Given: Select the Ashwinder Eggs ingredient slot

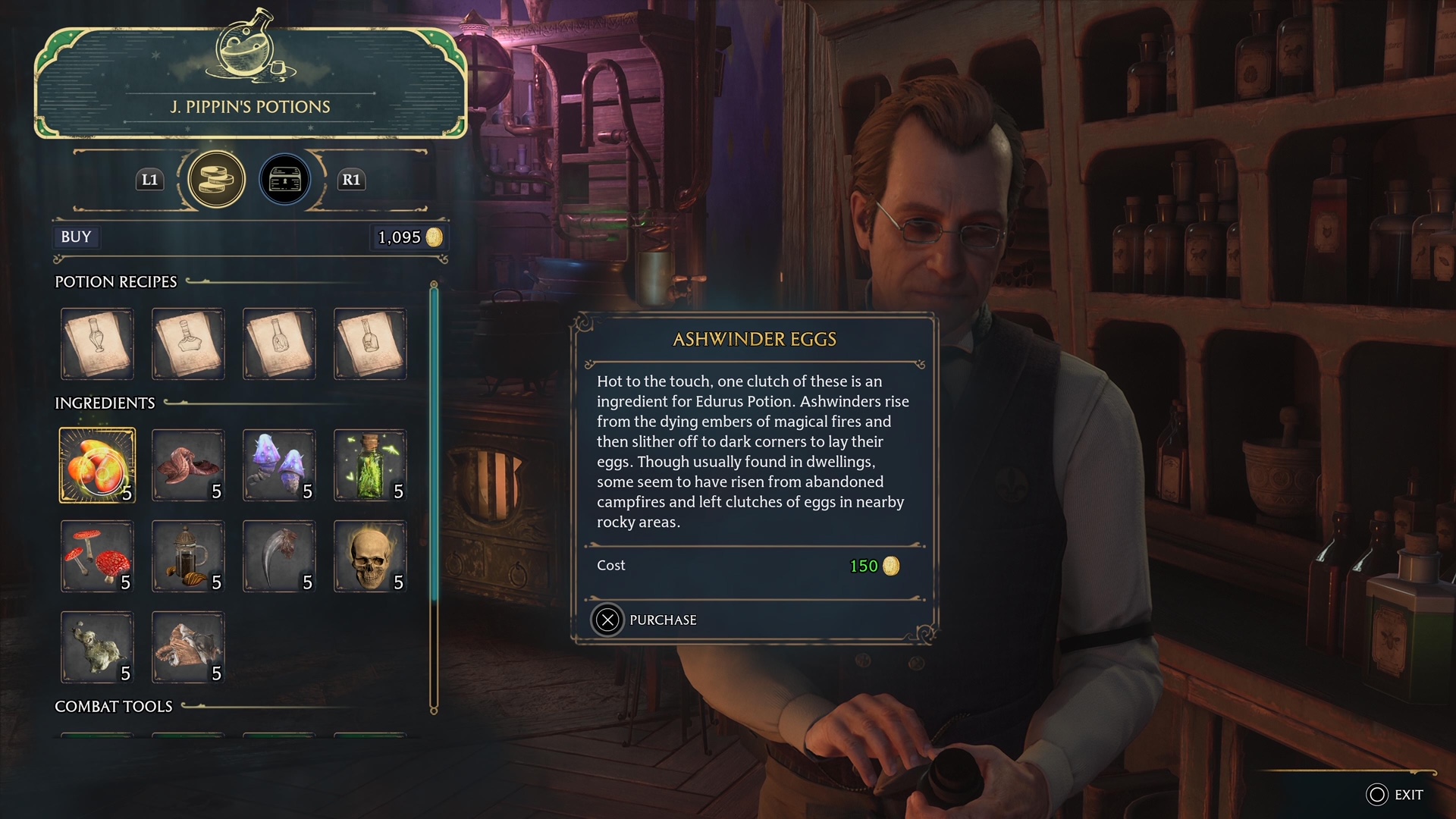Looking at the screenshot, I should [x=97, y=466].
